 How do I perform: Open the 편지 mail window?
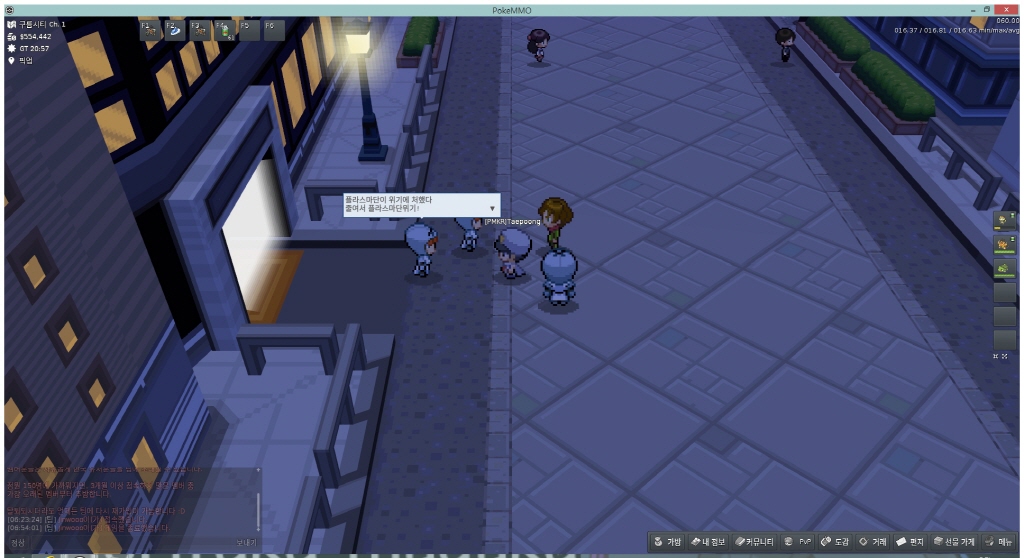pyautogui.click(x=910, y=541)
